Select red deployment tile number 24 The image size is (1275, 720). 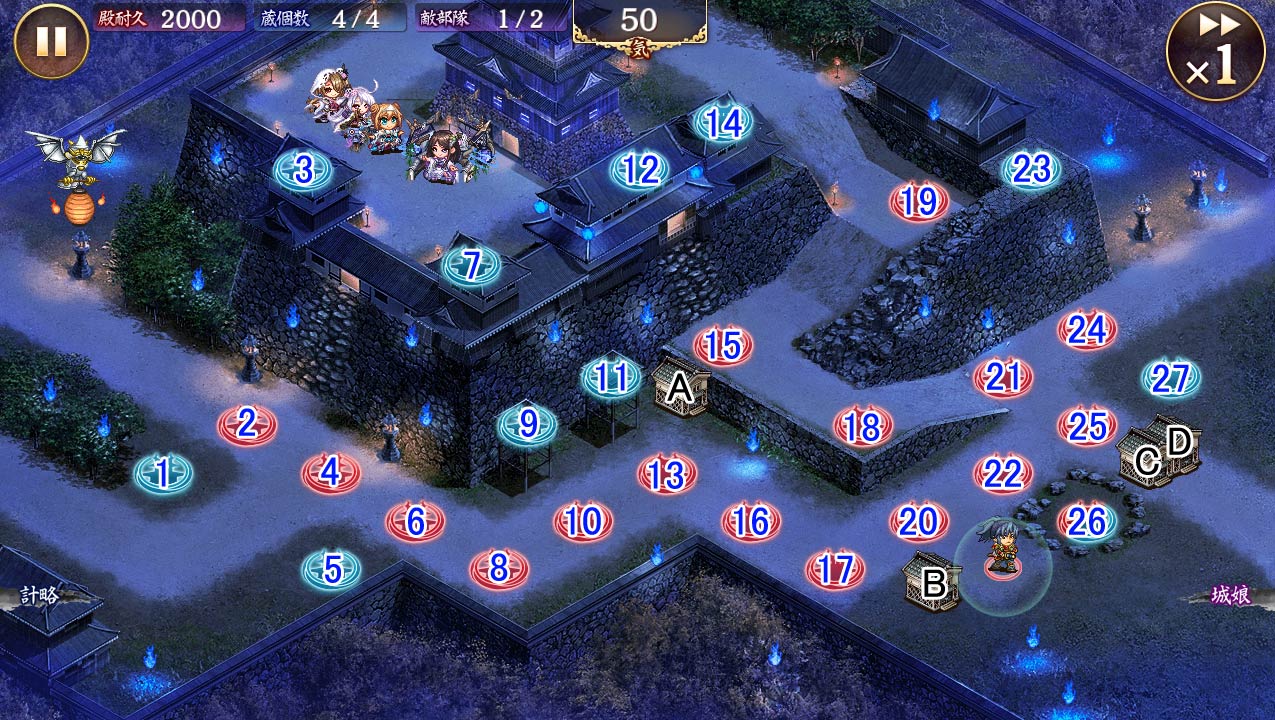1087,330
